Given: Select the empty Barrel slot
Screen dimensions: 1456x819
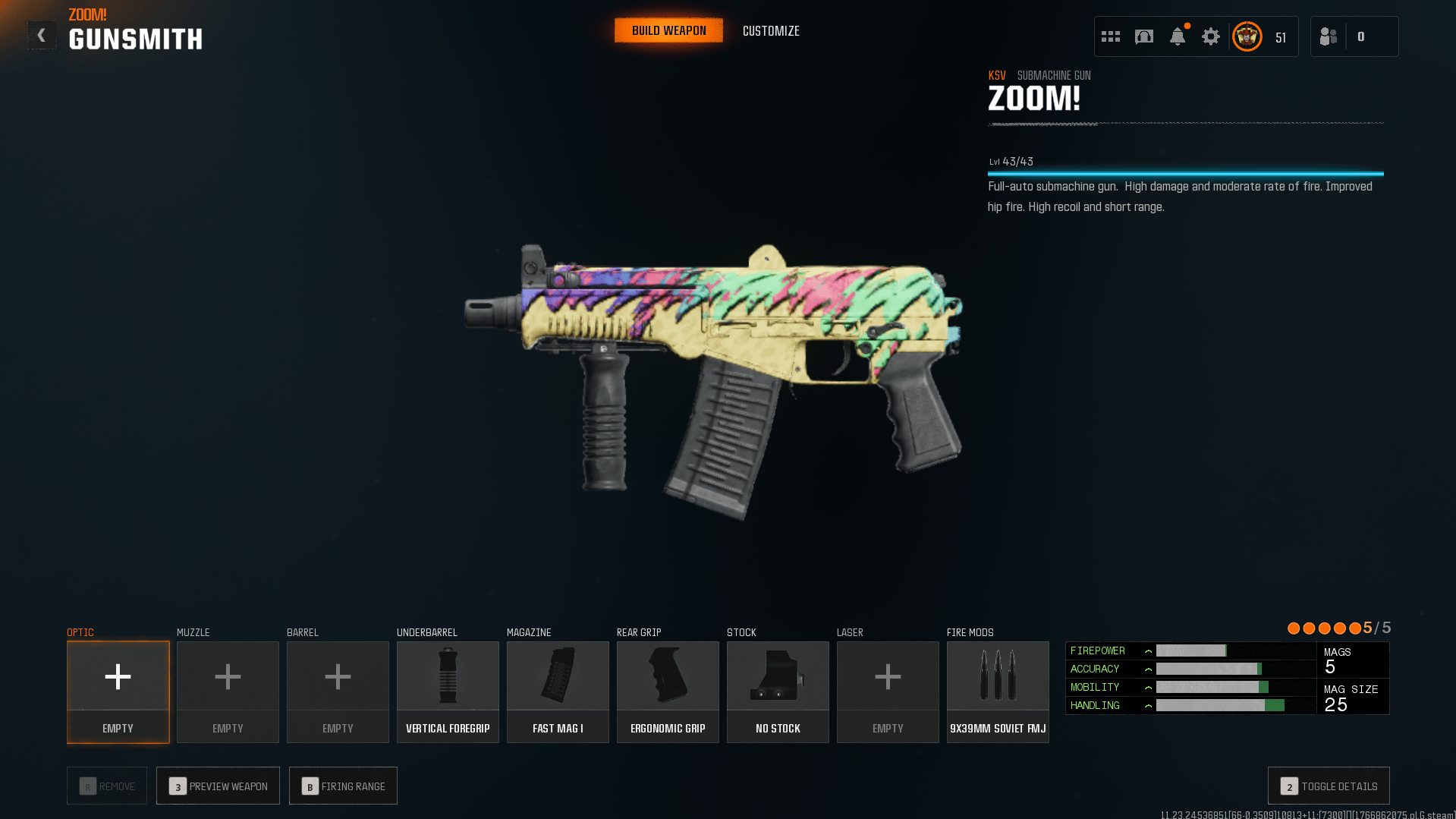Looking at the screenshot, I should pyautogui.click(x=338, y=691).
